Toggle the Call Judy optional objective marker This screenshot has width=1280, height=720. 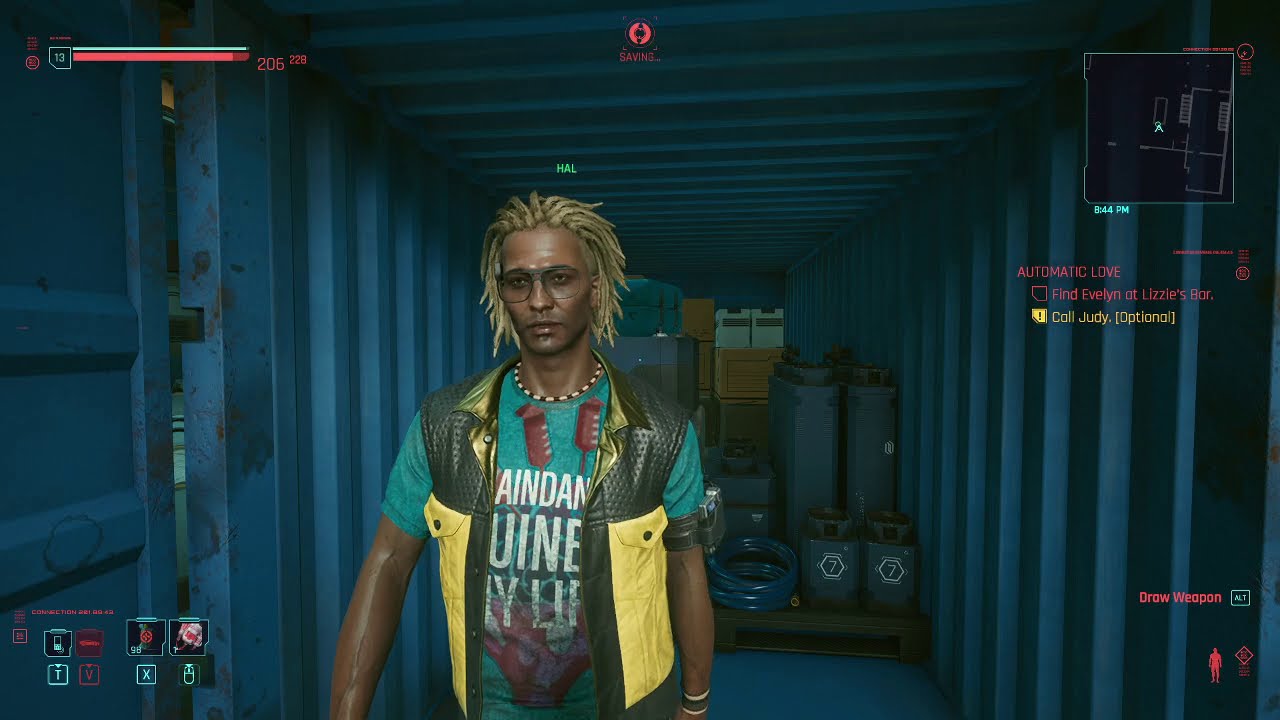point(1038,316)
